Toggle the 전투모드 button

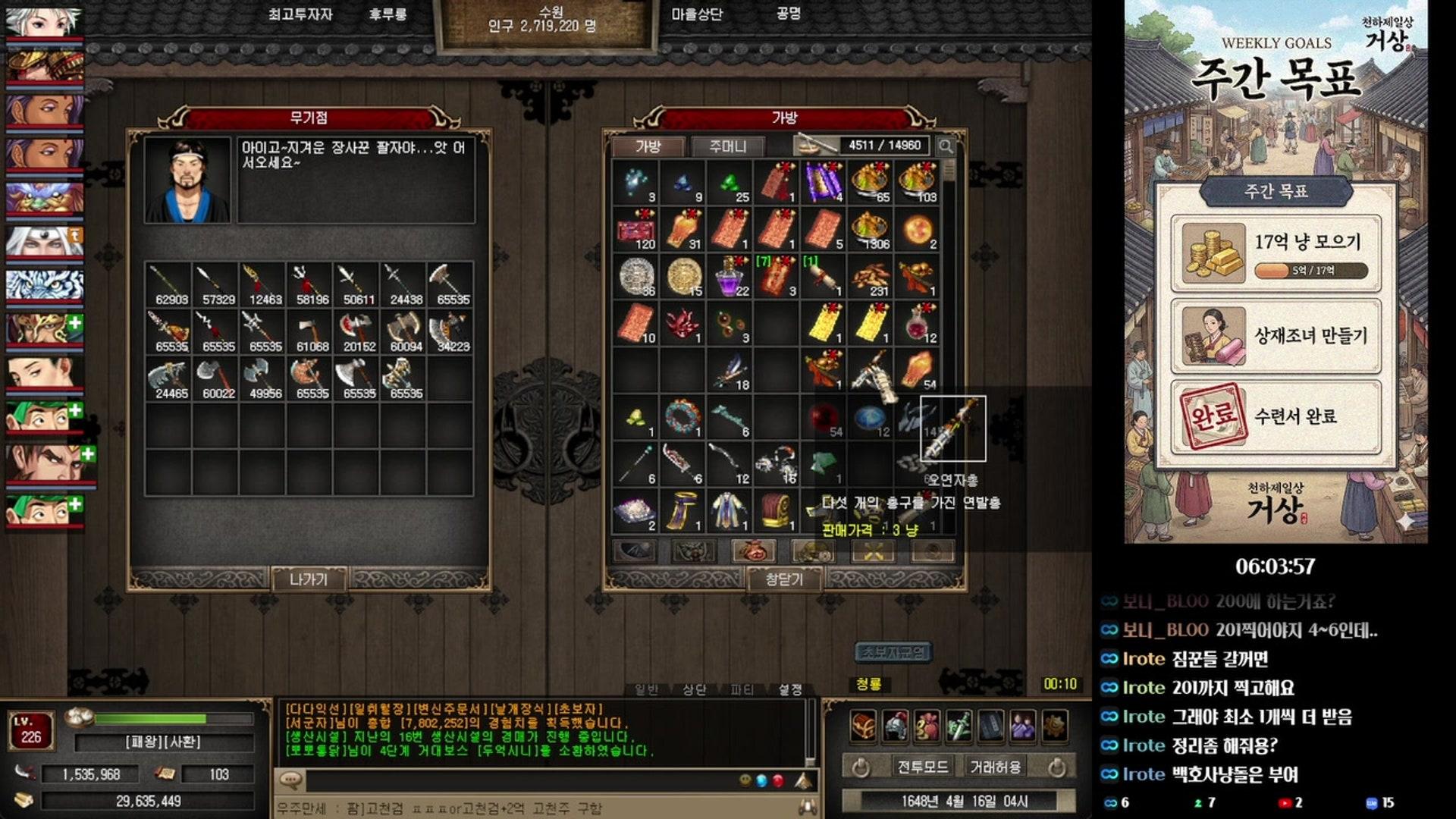922,767
